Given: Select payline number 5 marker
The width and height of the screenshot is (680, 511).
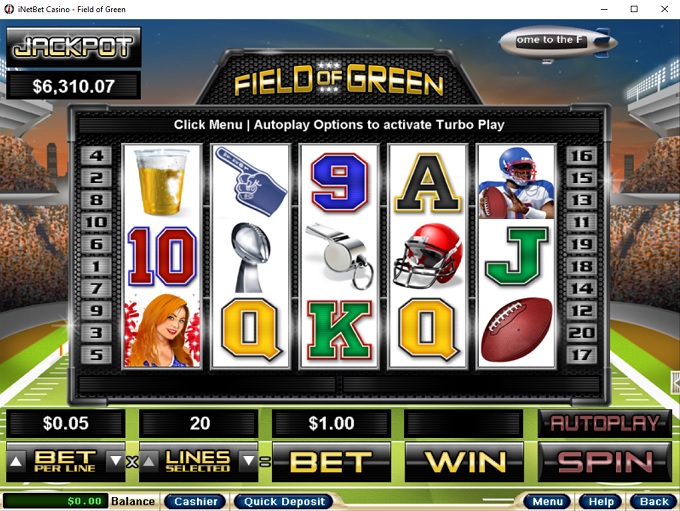Looking at the screenshot, I should pyautogui.click(x=97, y=354).
